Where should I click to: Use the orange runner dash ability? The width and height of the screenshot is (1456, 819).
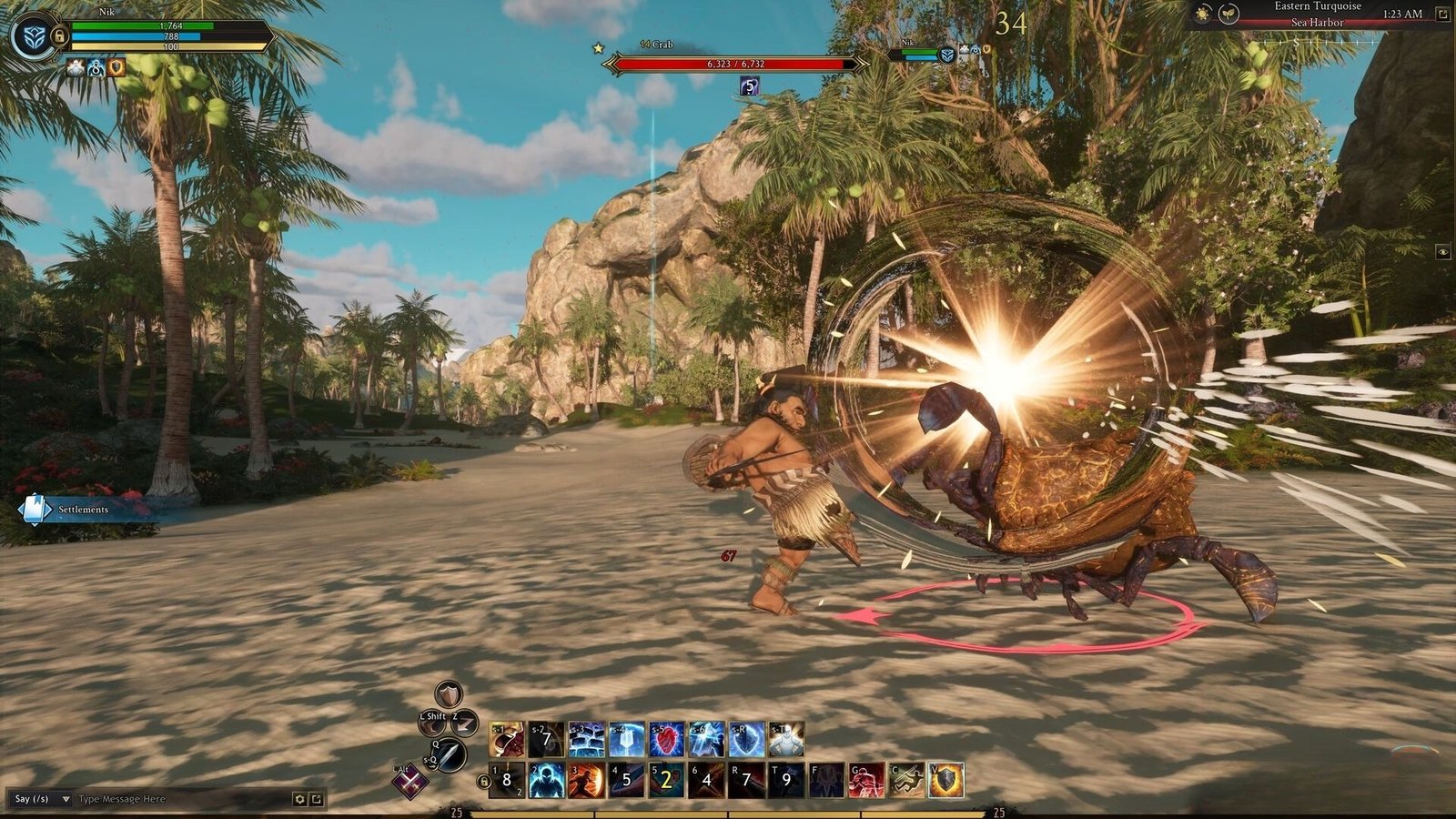(586, 780)
